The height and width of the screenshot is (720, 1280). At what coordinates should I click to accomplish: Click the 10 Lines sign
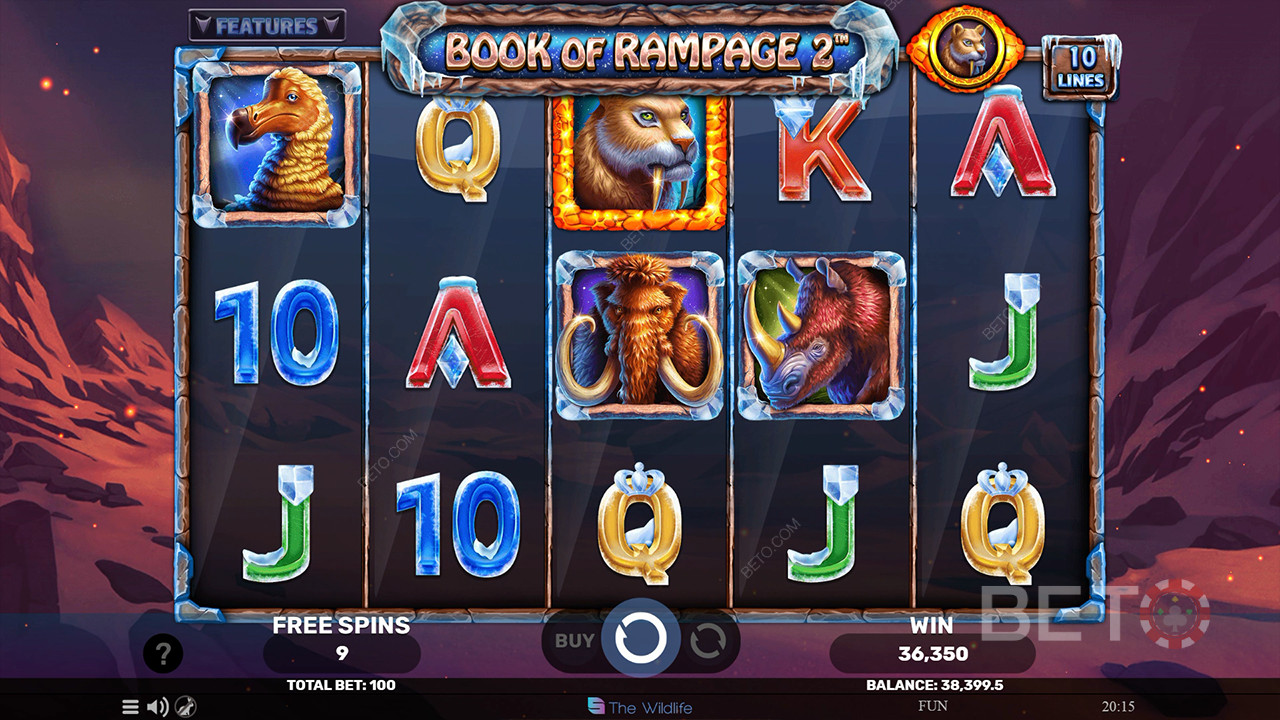coord(1080,68)
